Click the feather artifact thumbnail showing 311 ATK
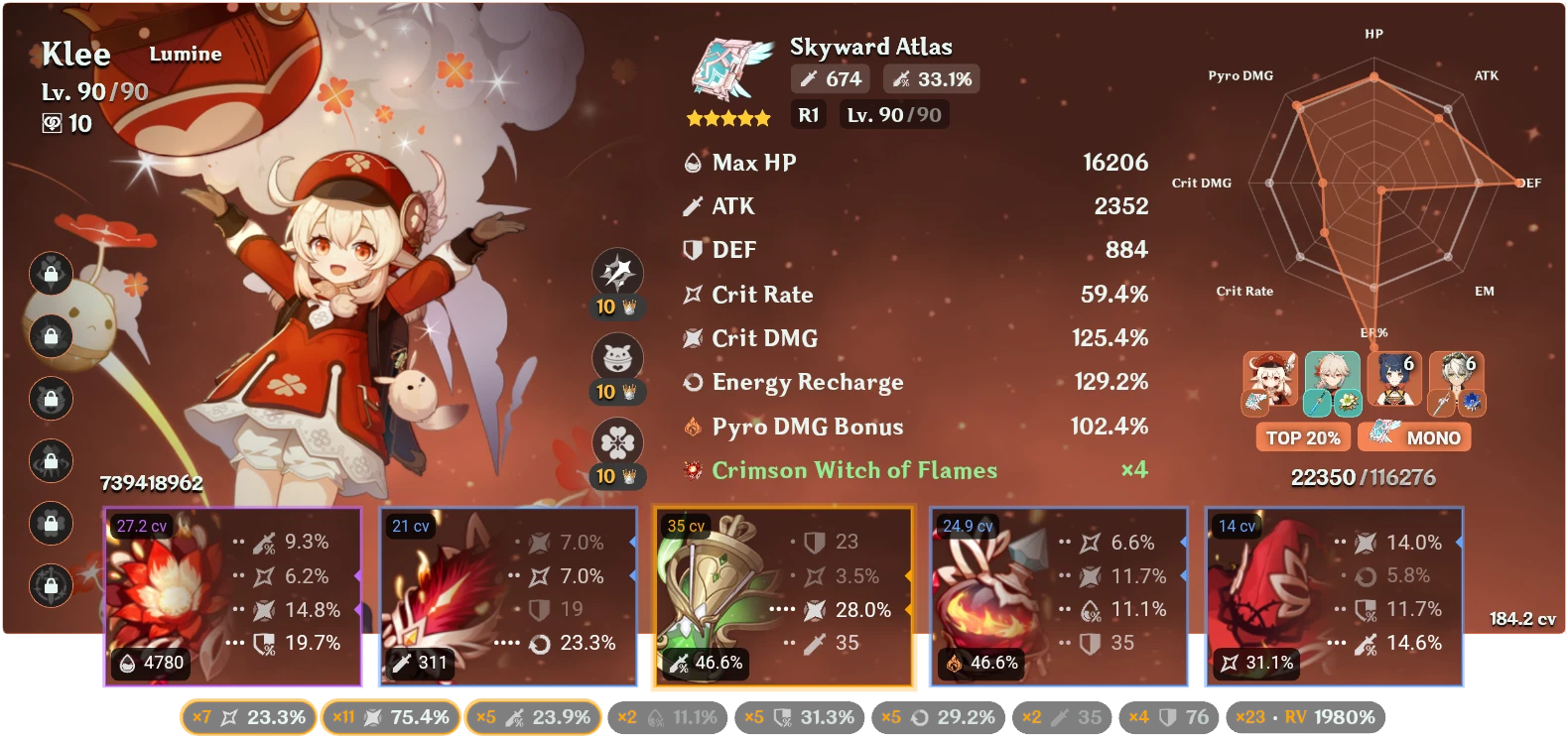This screenshot has height=741, width=1568. click(442, 595)
